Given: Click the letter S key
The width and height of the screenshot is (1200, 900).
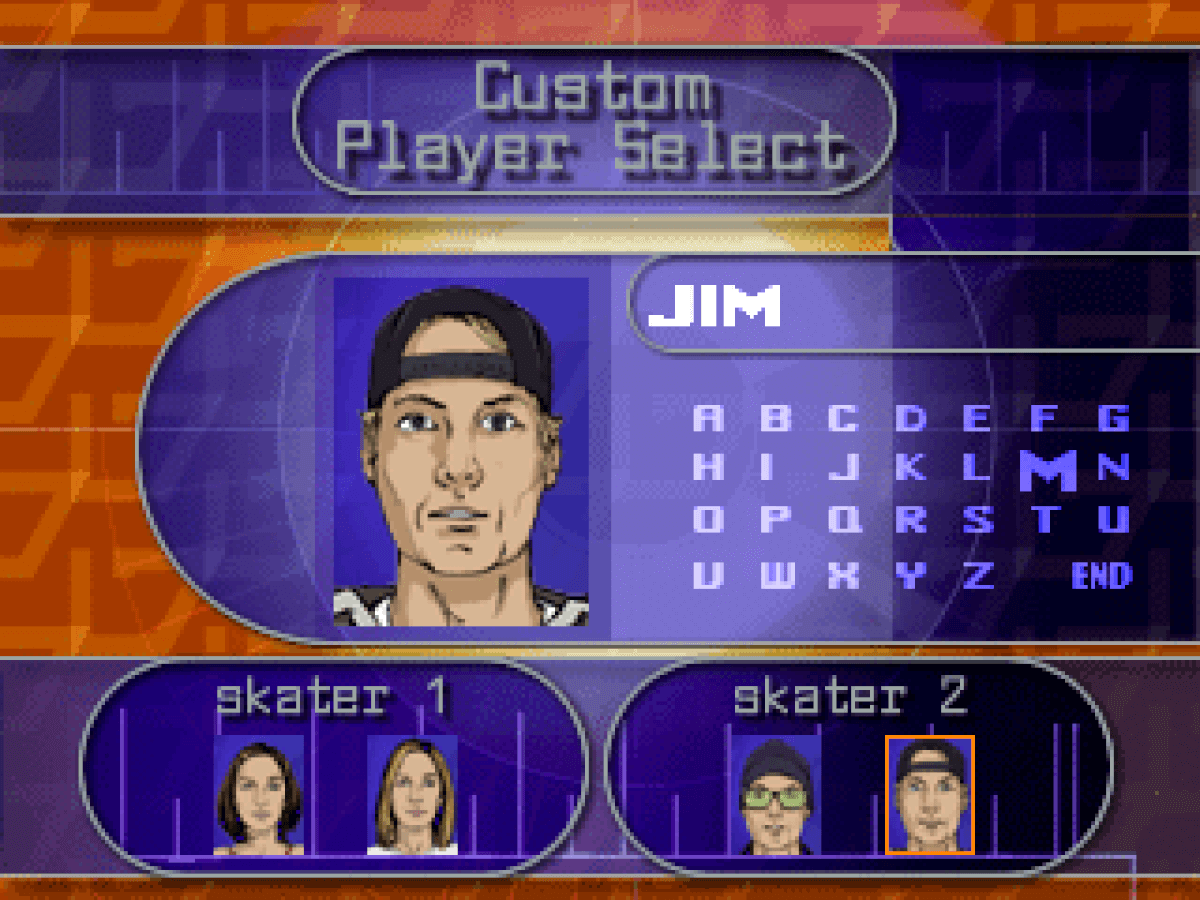Looking at the screenshot, I should pyautogui.click(x=978, y=520).
